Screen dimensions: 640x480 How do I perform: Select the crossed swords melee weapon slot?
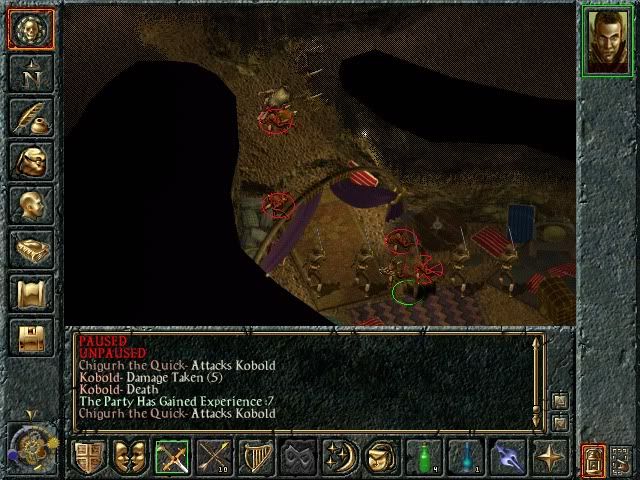pos(173,457)
